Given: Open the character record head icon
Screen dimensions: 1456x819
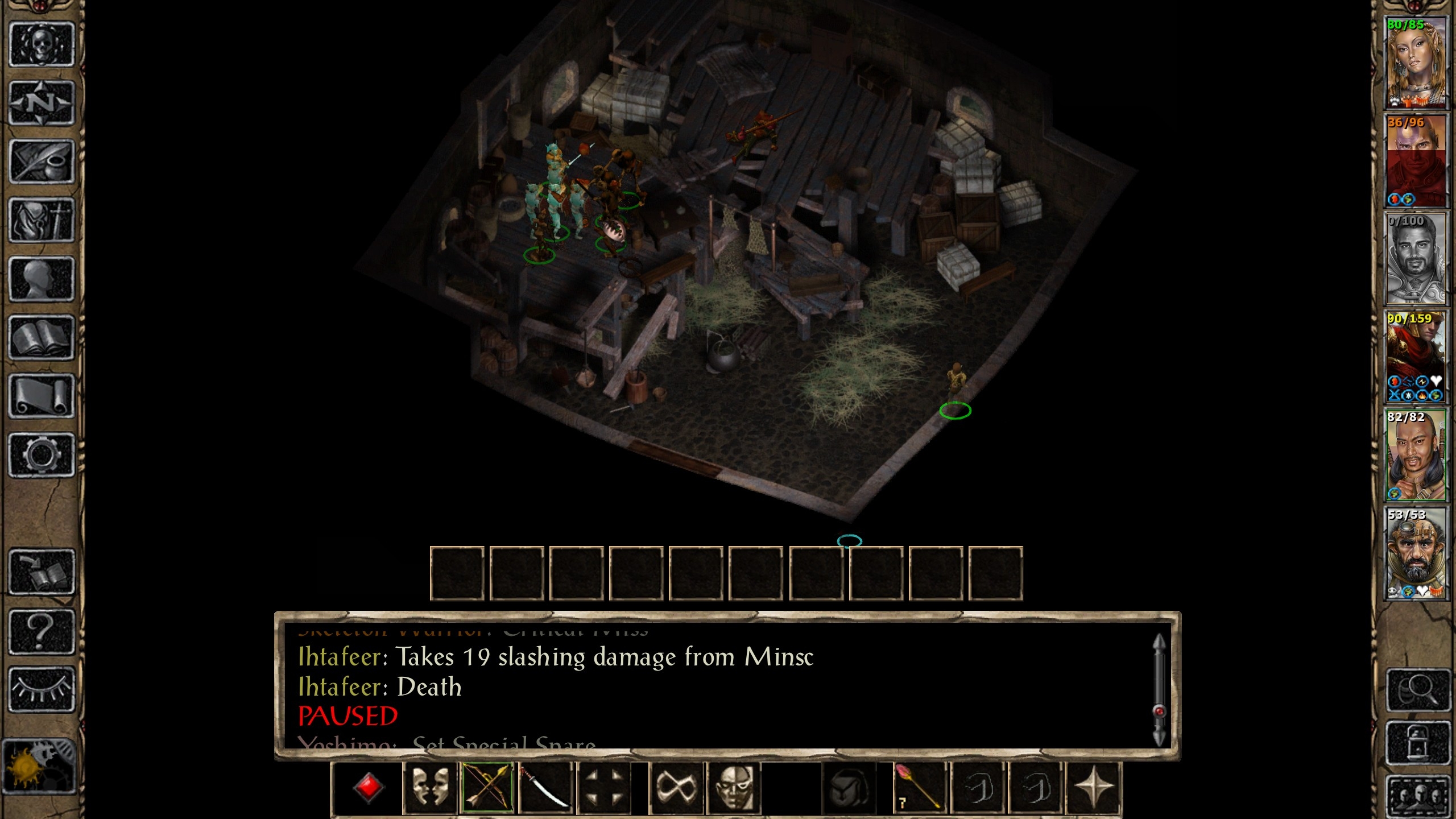Looking at the screenshot, I should click(x=42, y=279).
